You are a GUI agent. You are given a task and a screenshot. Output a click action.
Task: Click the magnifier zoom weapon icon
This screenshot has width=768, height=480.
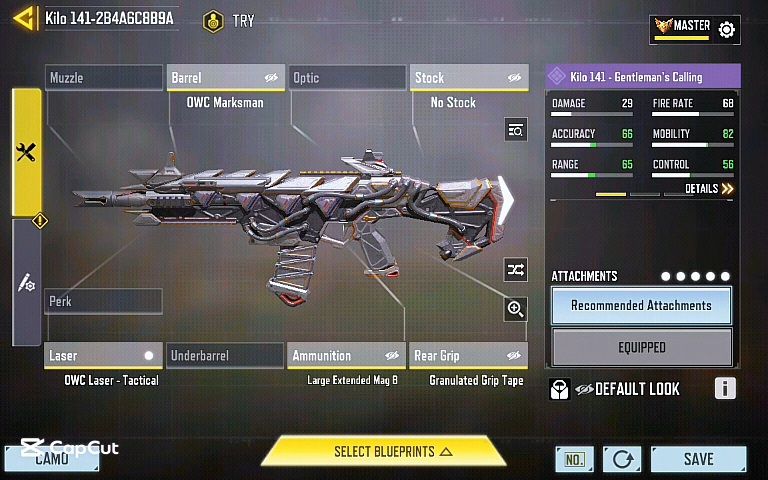pos(515,309)
